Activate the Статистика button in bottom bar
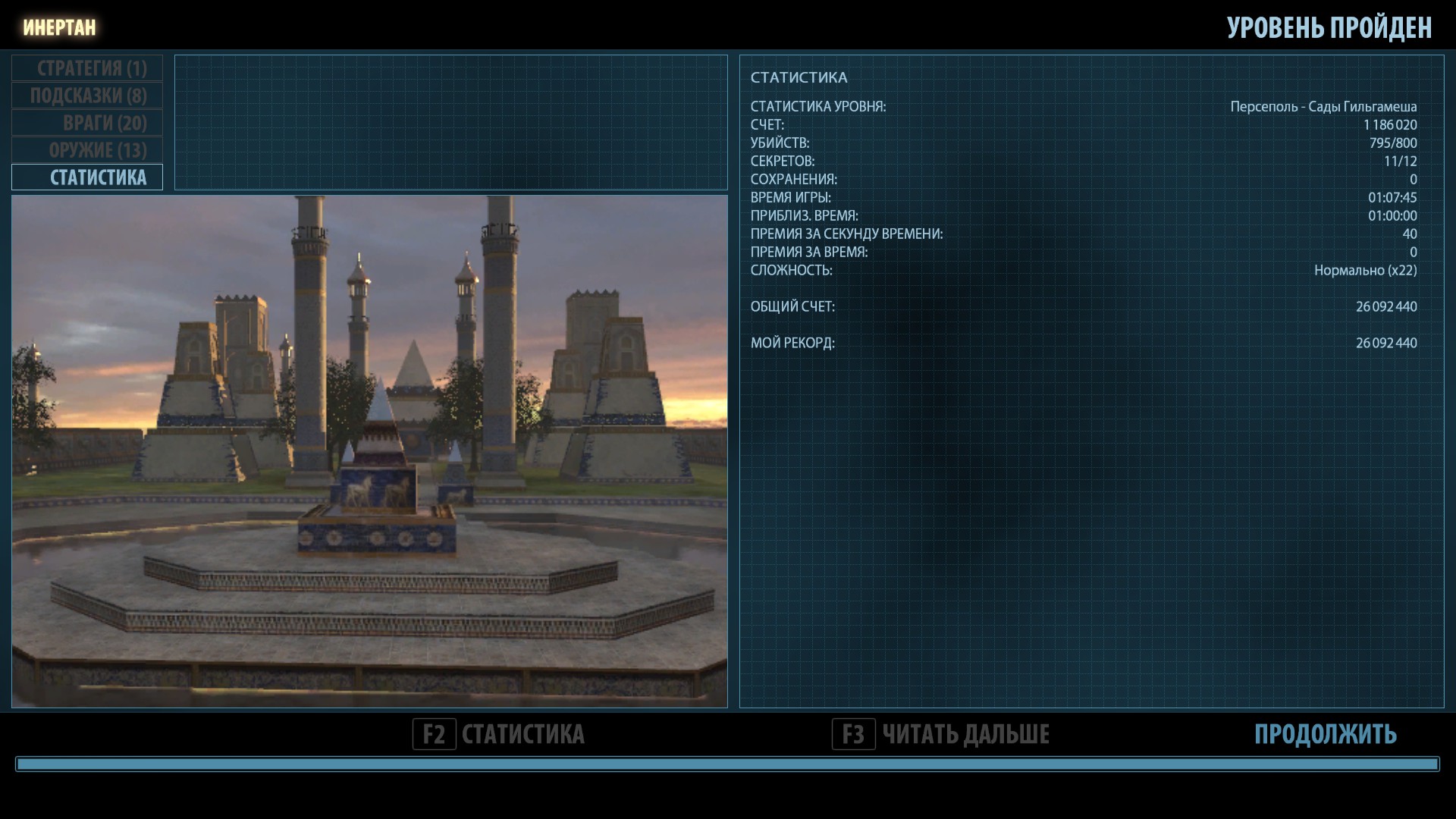 tap(499, 734)
